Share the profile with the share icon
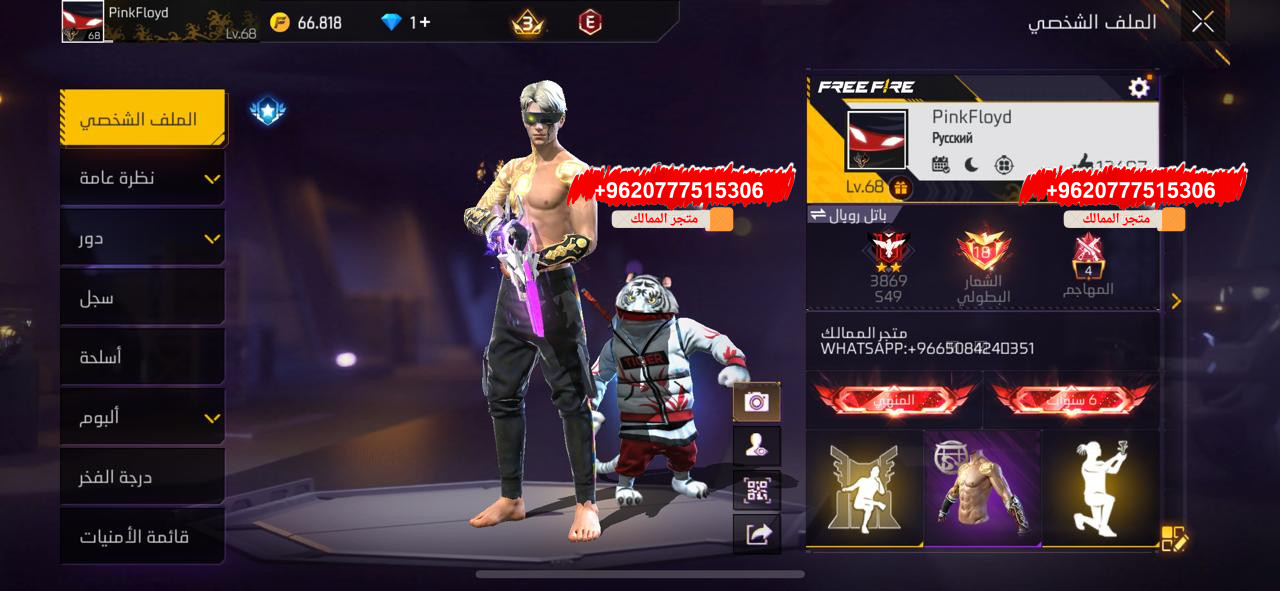The image size is (1280, 591). pyautogui.click(x=756, y=534)
